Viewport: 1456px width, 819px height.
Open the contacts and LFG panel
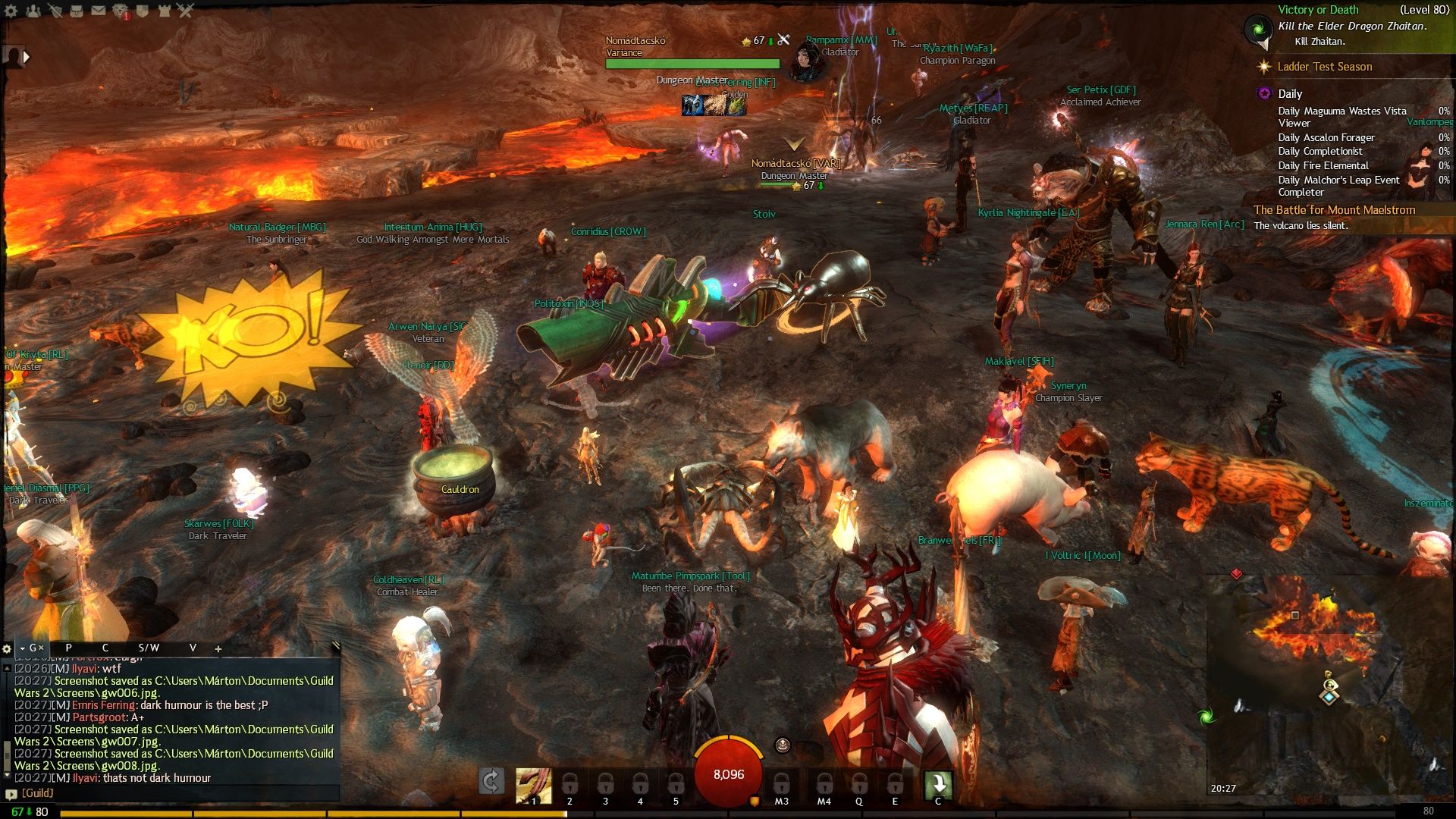coord(33,11)
